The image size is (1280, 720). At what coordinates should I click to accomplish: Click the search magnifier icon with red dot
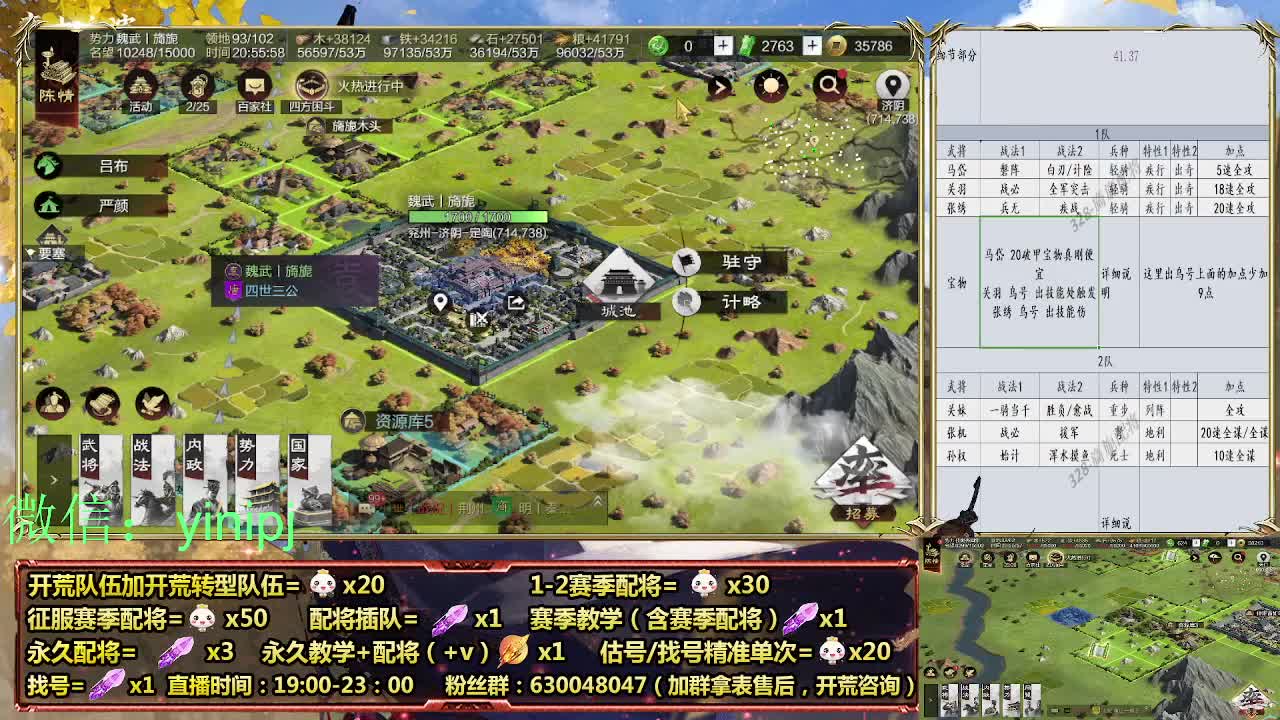(x=829, y=85)
